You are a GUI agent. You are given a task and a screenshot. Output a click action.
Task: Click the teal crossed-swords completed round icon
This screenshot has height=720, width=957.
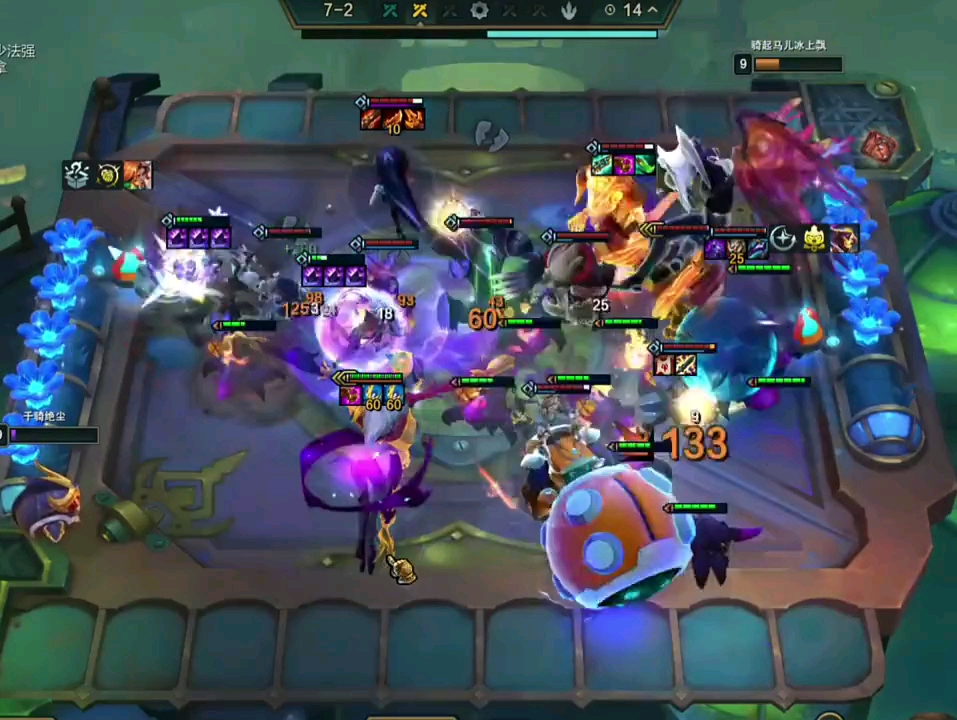point(390,11)
